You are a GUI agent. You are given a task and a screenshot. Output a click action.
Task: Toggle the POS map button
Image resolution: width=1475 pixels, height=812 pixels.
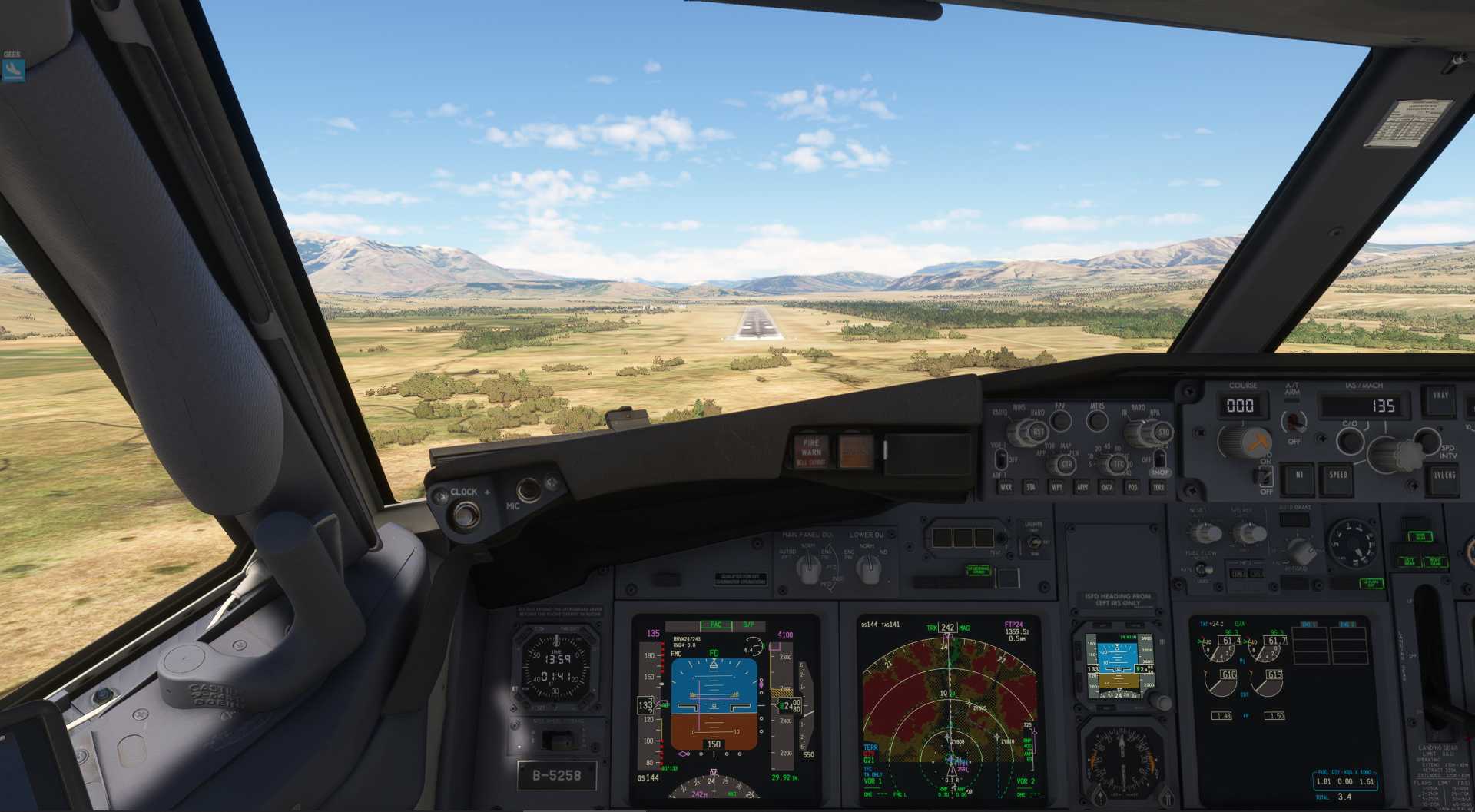(1132, 487)
